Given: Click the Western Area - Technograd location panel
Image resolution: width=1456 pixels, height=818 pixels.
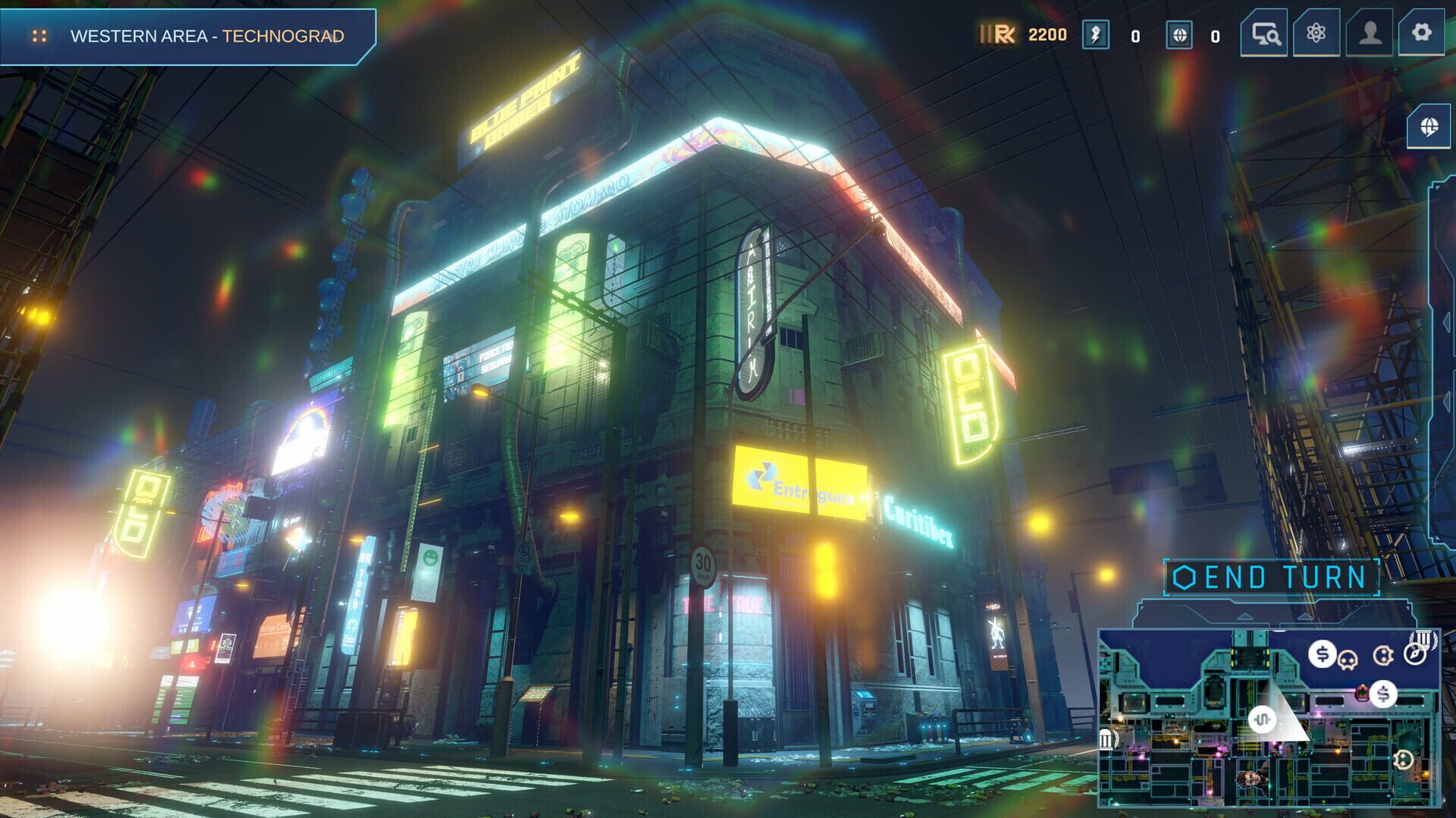Looking at the screenshot, I should click(x=206, y=36).
